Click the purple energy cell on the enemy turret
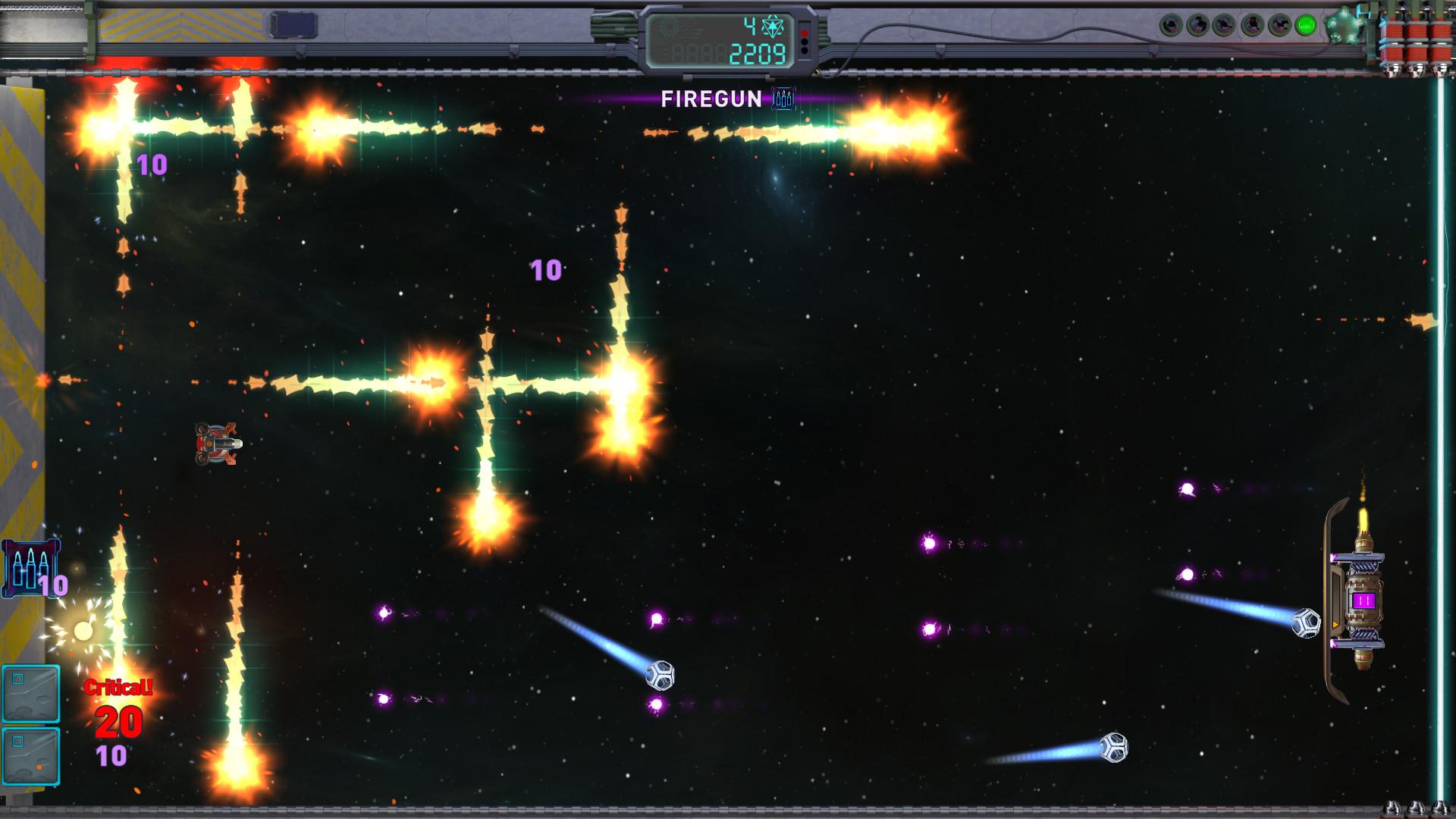 pyautogui.click(x=1365, y=601)
